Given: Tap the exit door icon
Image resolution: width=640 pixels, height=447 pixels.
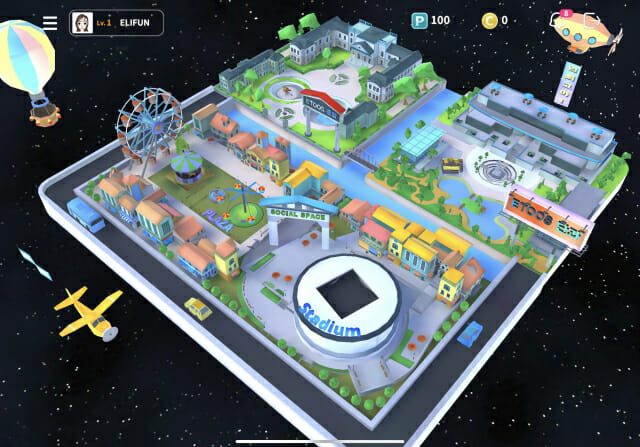Looking at the screenshot, I should coord(593,21).
